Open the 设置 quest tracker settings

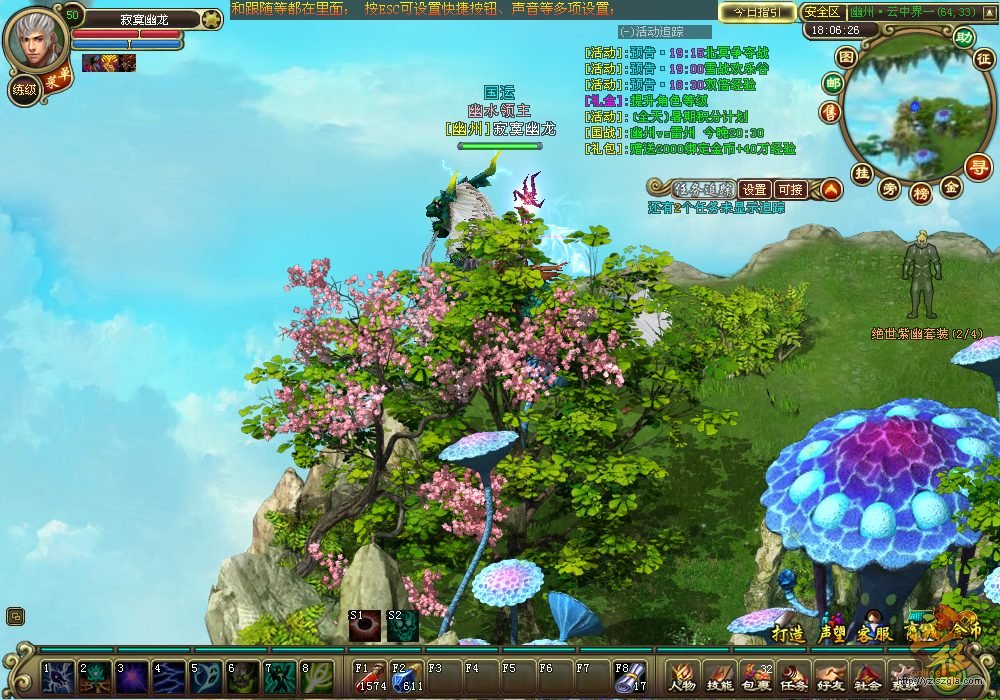[x=754, y=189]
